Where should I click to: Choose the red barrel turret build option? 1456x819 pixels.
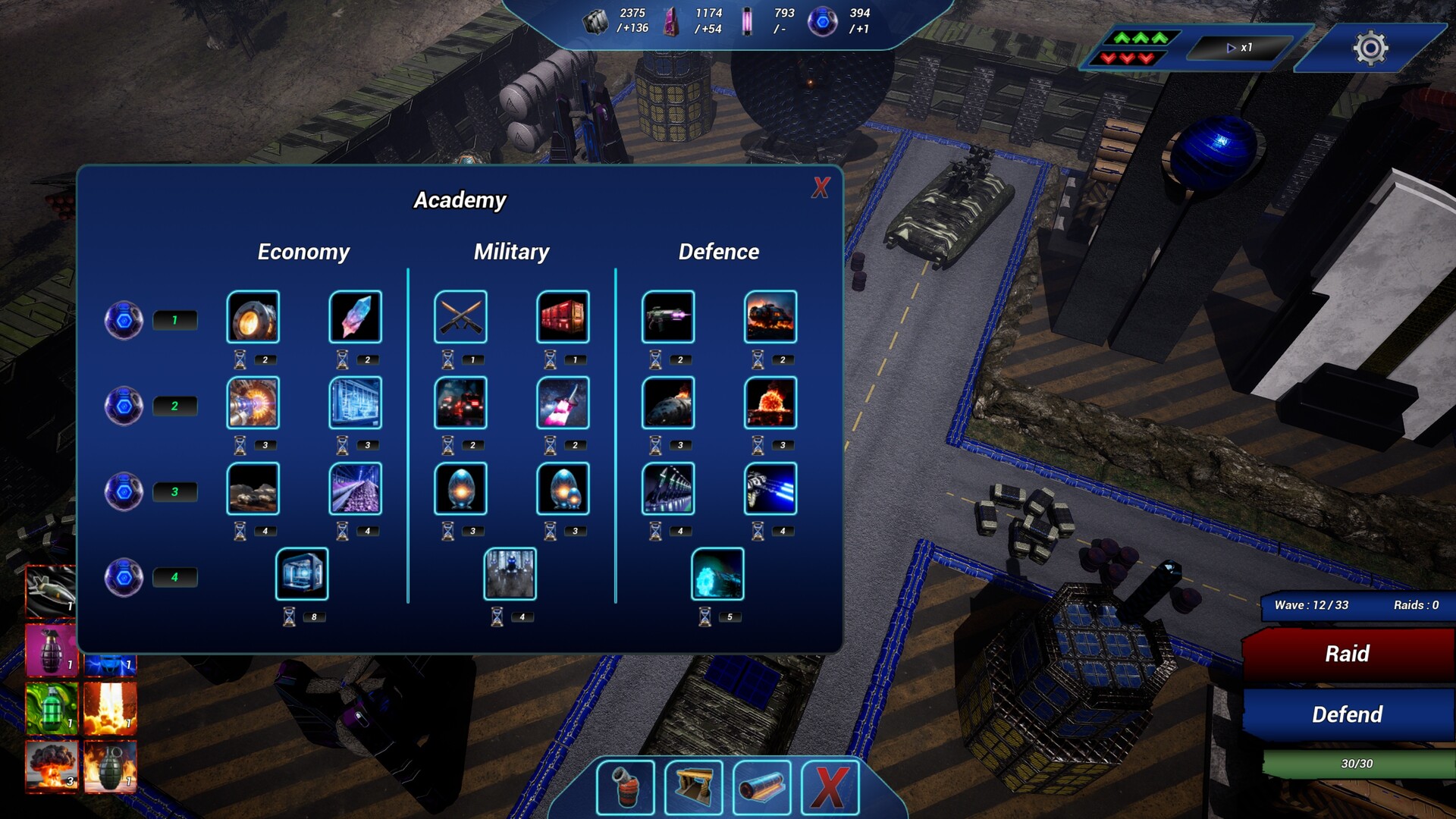coord(625,788)
